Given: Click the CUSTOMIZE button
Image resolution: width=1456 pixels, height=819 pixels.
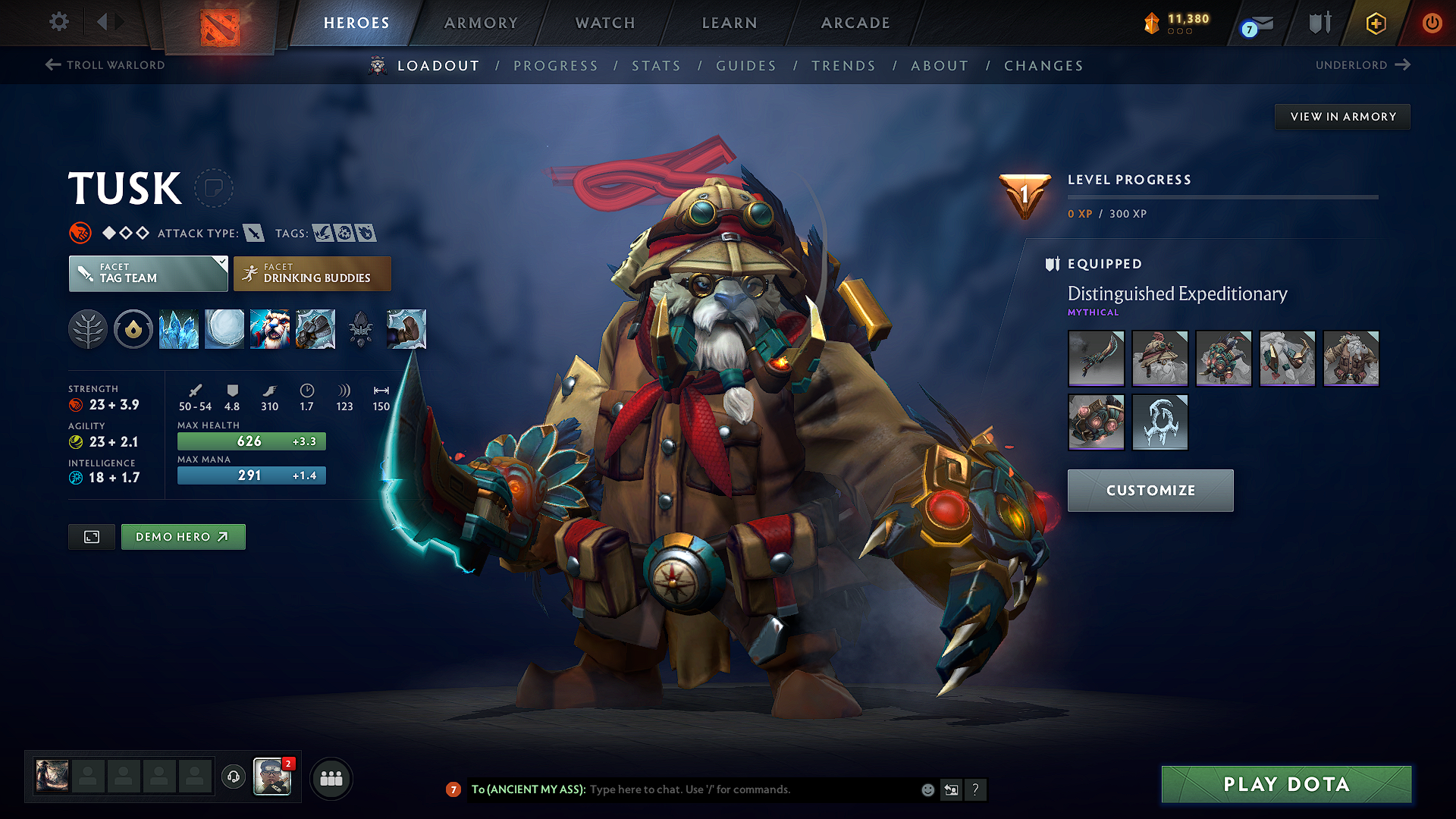Looking at the screenshot, I should (1150, 490).
